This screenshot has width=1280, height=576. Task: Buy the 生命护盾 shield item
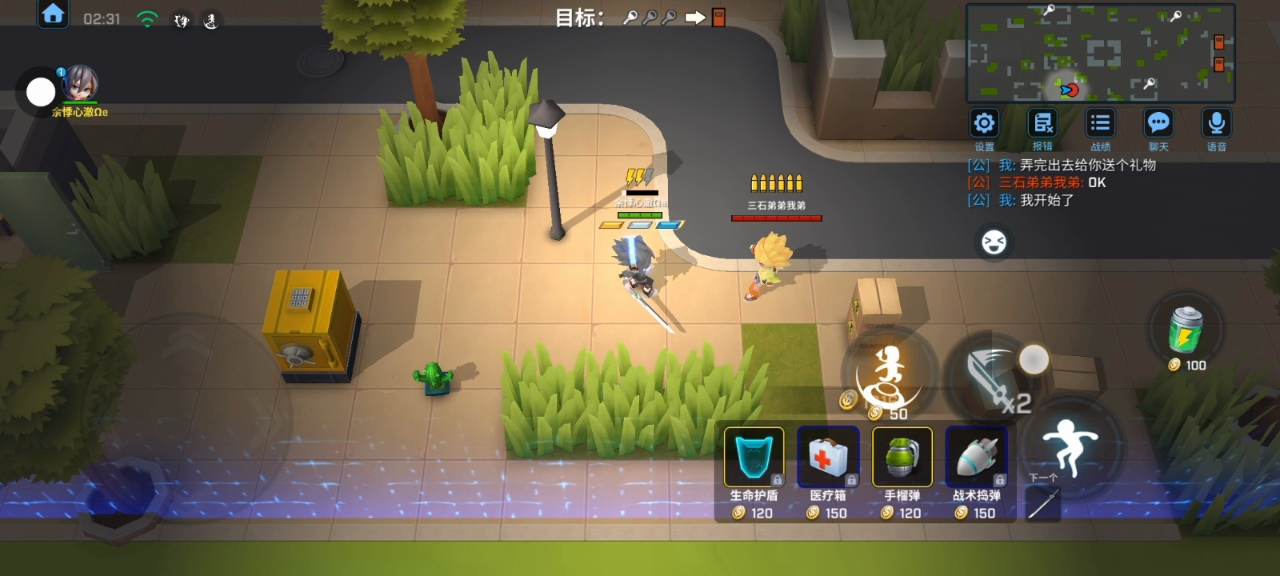pos(754,458)
